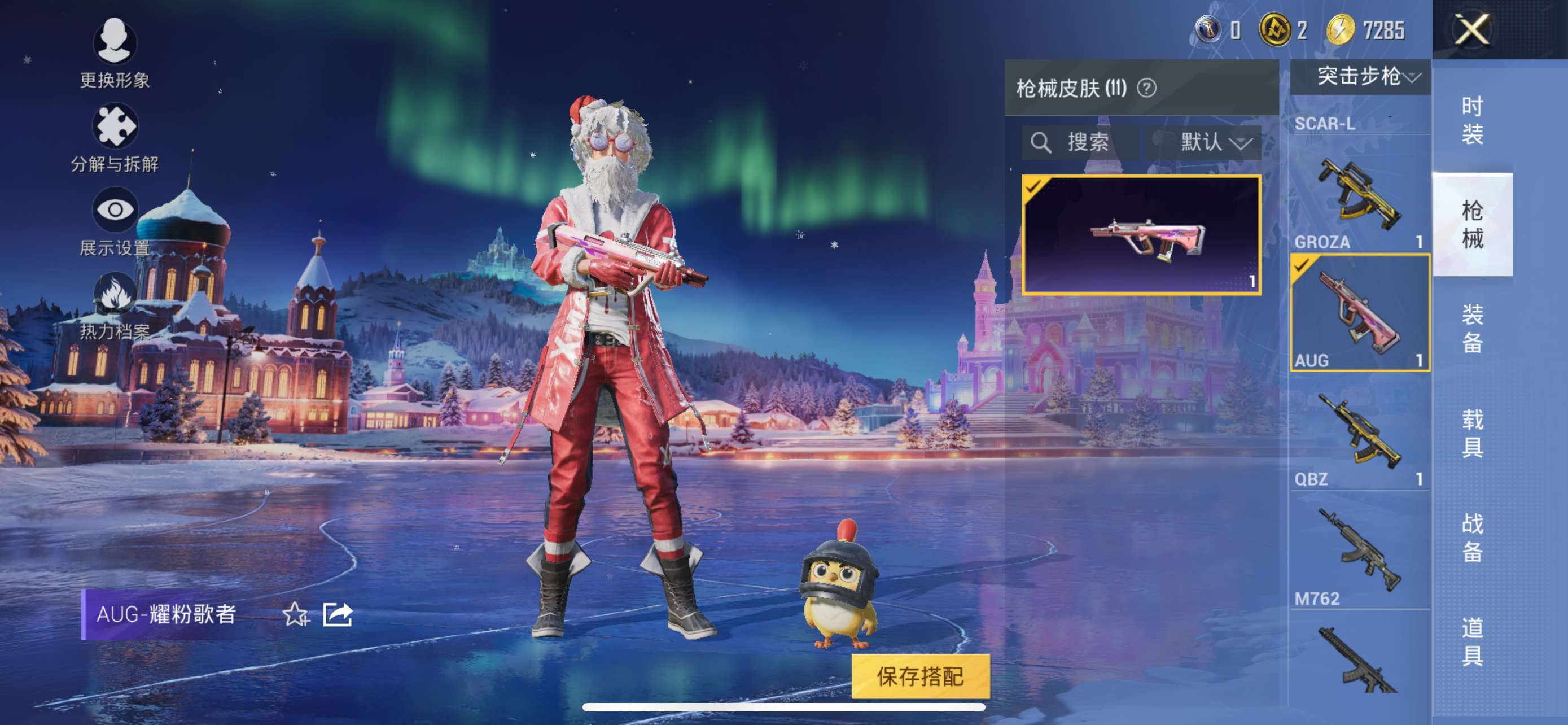1568x725 pixels.
Task: Open 展示设置 display settings
Action: tap(115, 221)
